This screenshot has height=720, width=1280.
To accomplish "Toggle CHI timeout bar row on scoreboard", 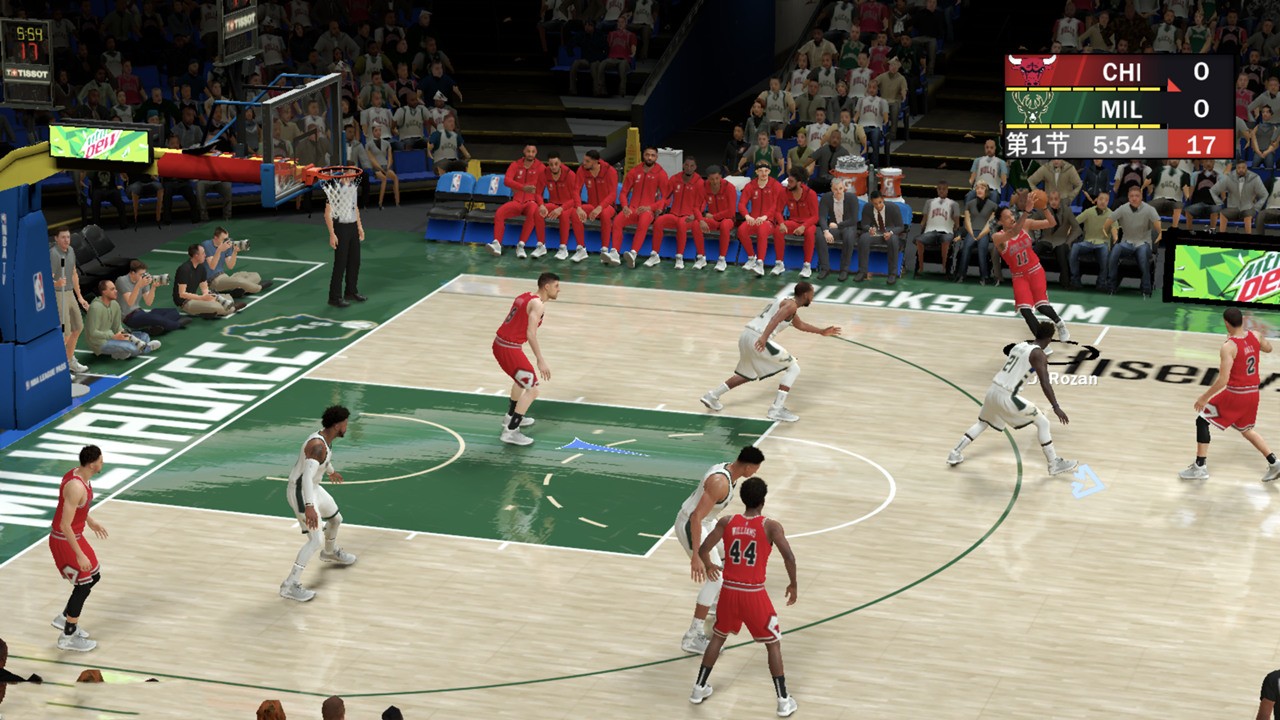I will [1081, 89].
